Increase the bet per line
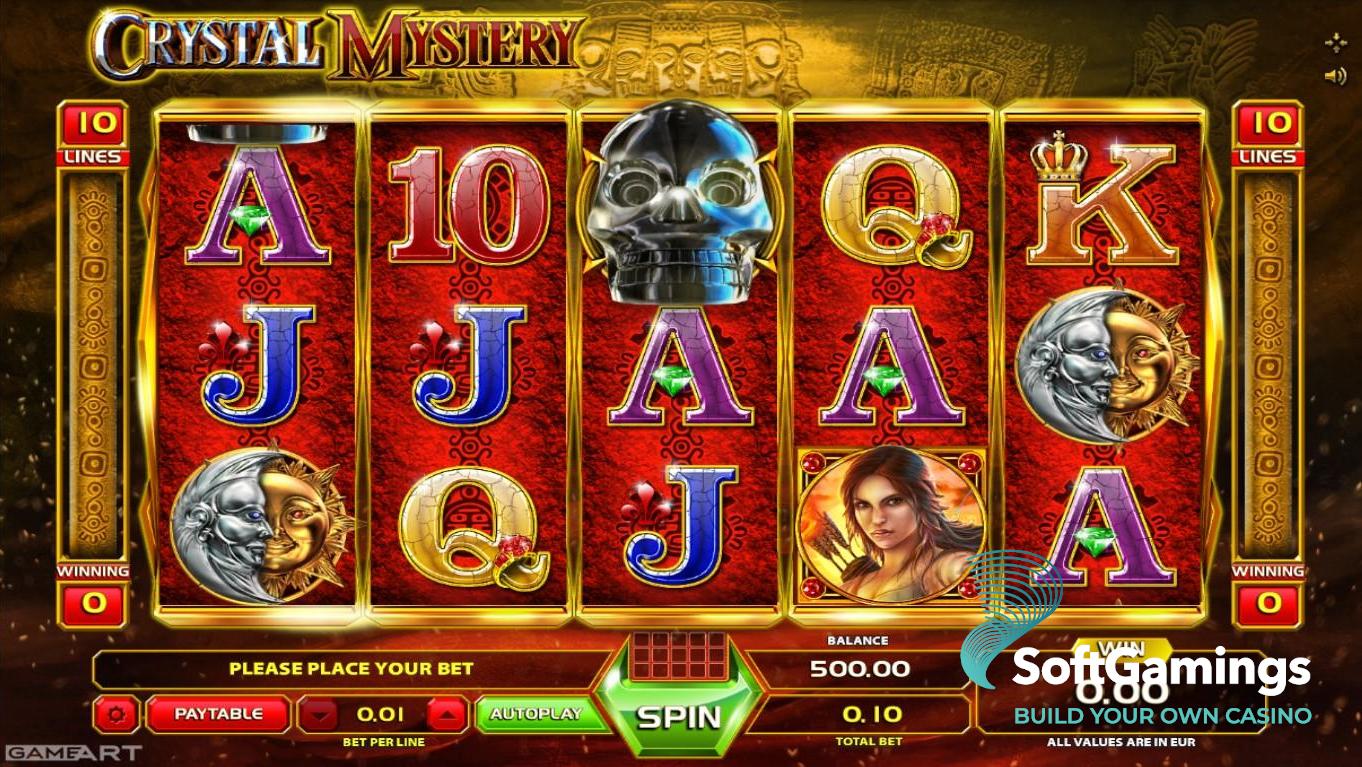Screen dimensions: 1362x767 [x=449, y=715]
